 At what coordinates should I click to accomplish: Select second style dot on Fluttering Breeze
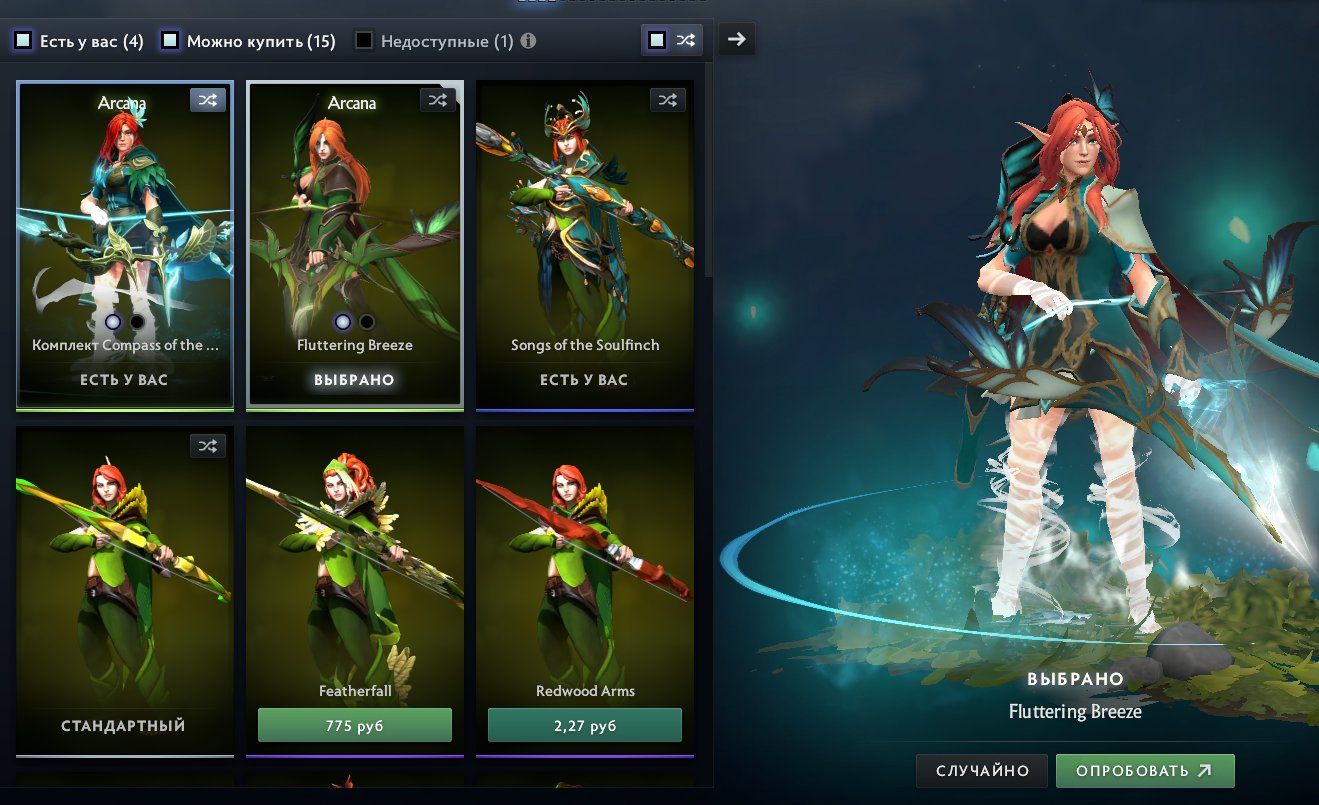point(367,321)
